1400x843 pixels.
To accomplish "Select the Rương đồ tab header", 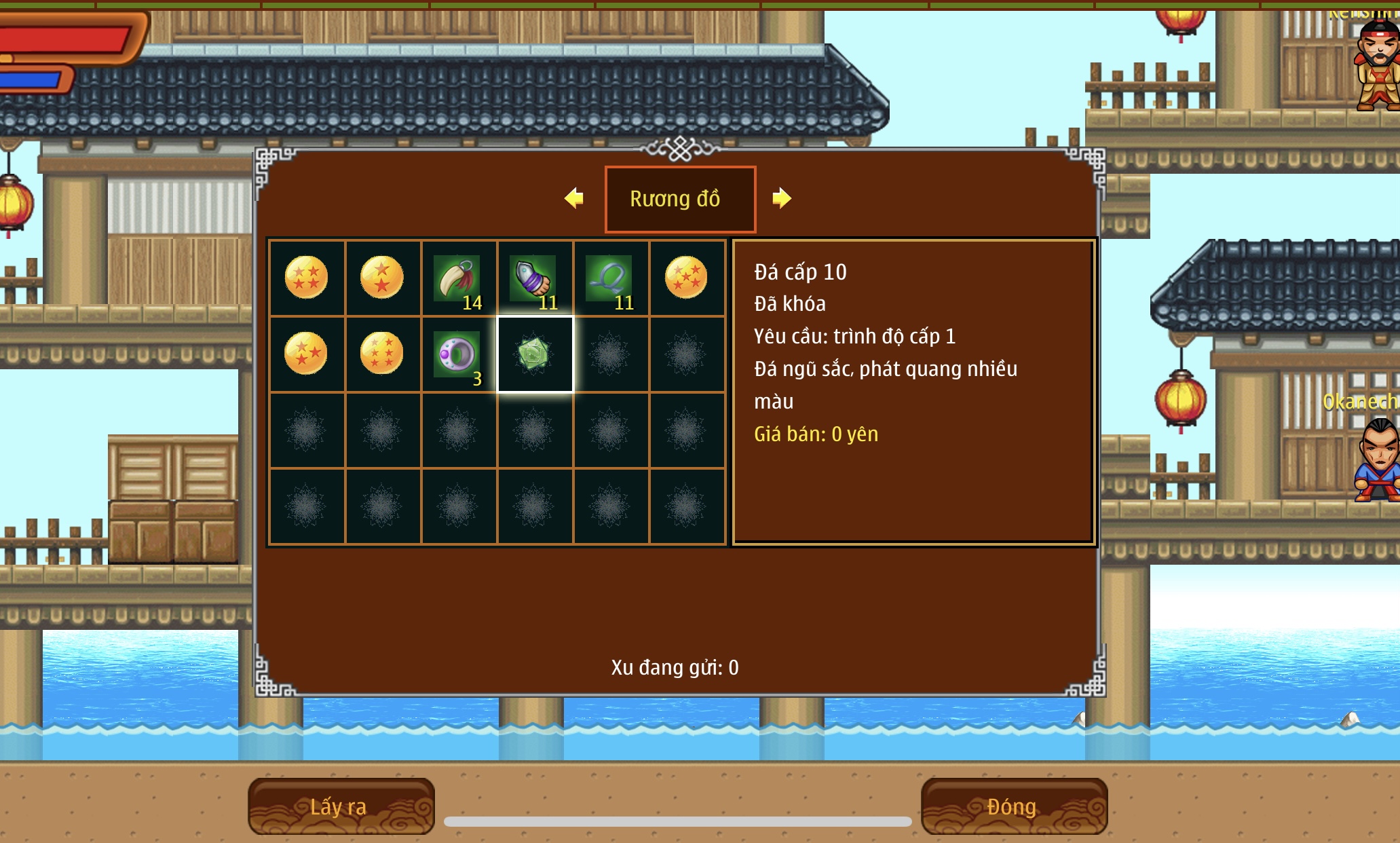I will tap(679, 199).
